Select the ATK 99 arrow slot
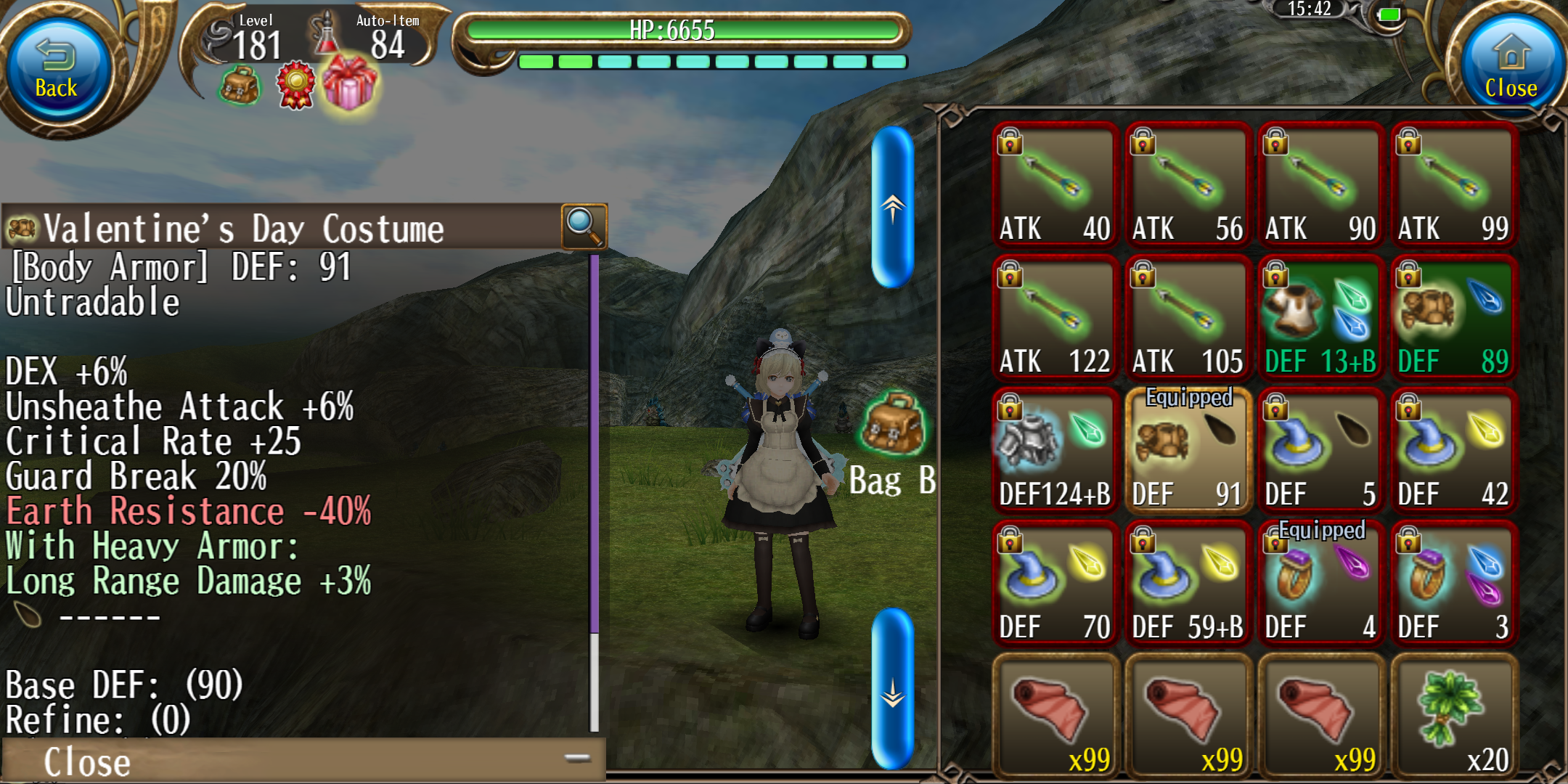Viewport: 1568px width, 784px height. coord(1453,186)
